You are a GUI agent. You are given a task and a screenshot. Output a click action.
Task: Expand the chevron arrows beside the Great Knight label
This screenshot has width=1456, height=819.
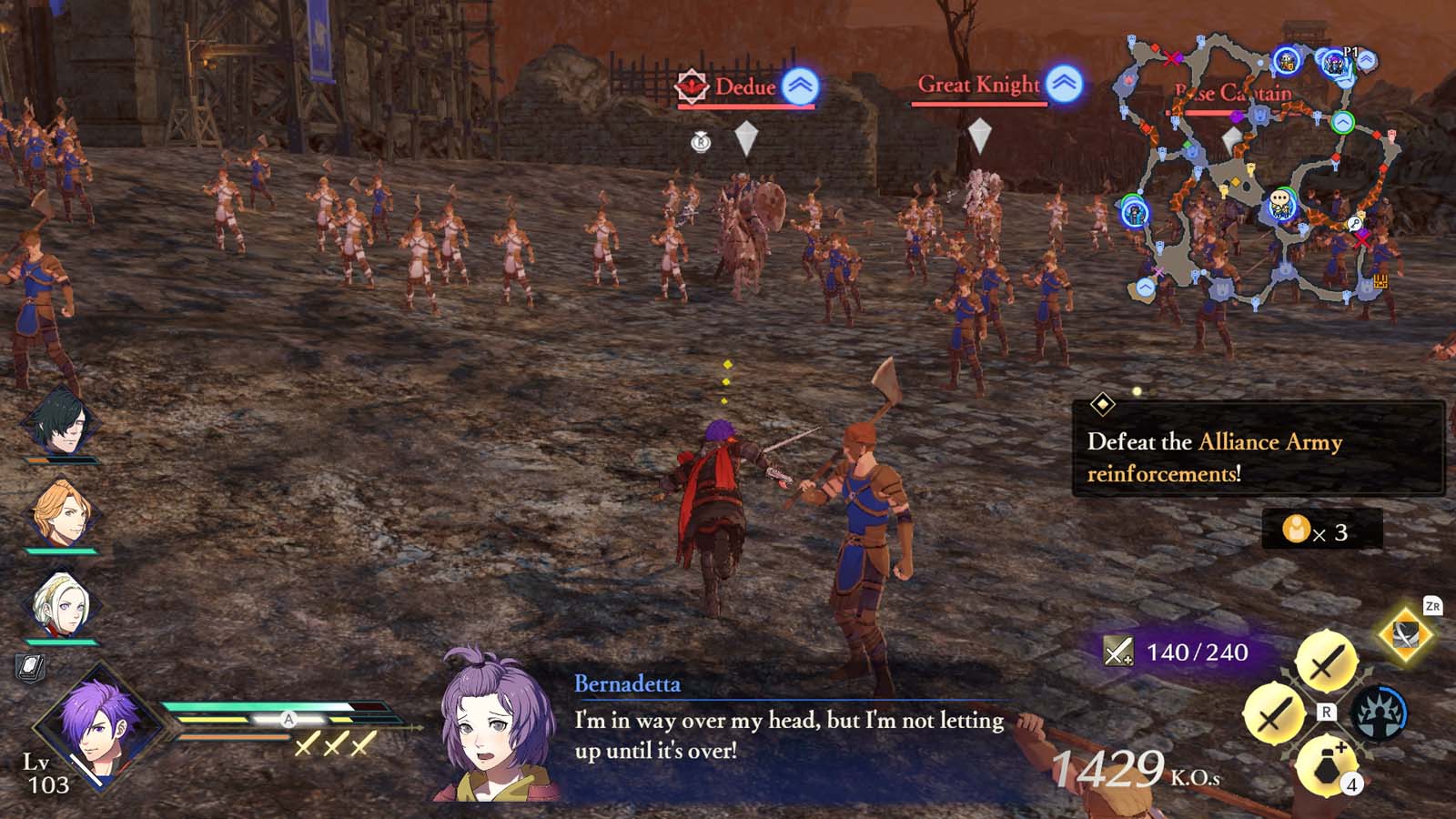(1065, 83)
